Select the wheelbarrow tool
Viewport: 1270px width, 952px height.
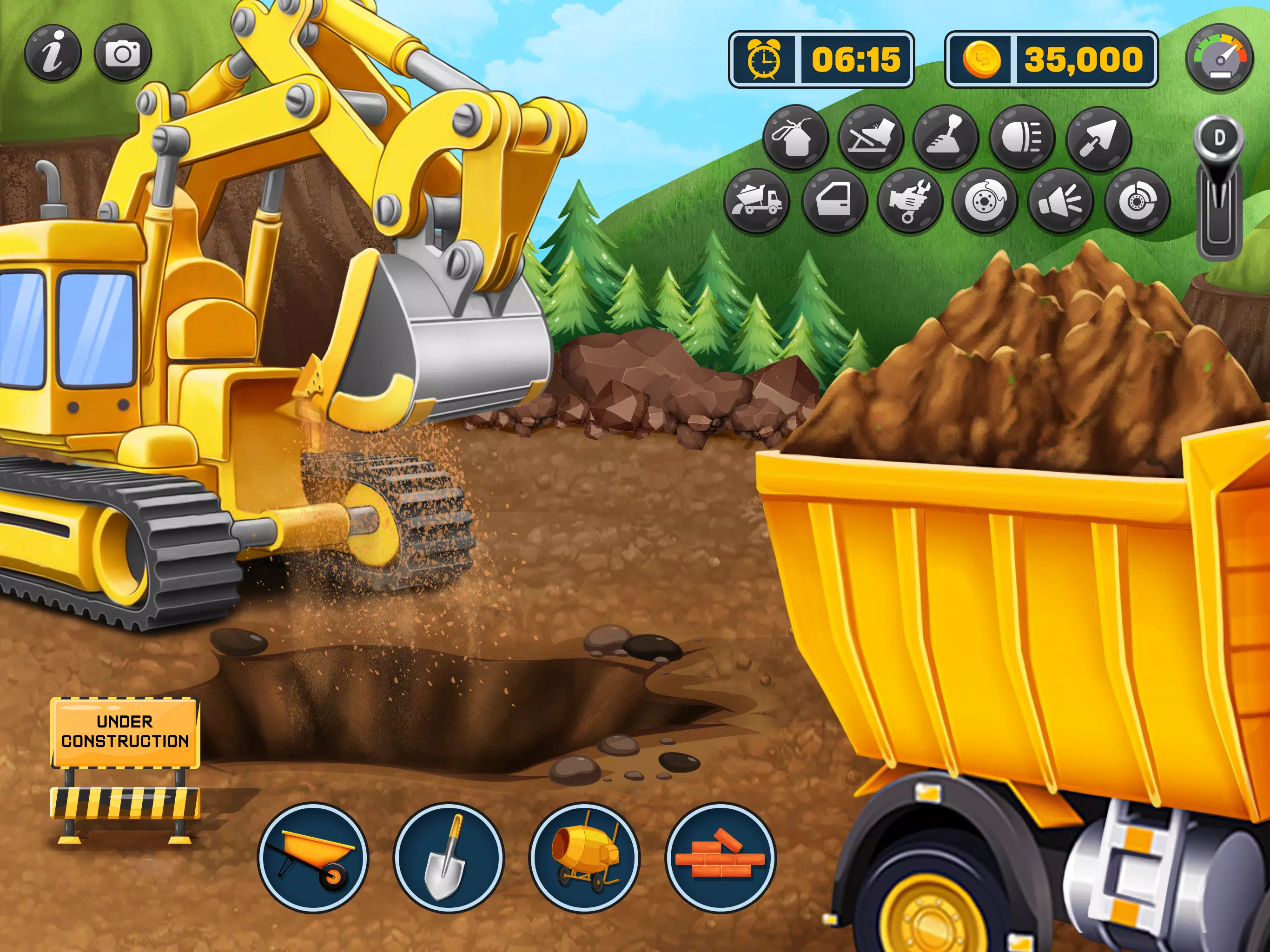pyautogui.click(x=313, y=857)
